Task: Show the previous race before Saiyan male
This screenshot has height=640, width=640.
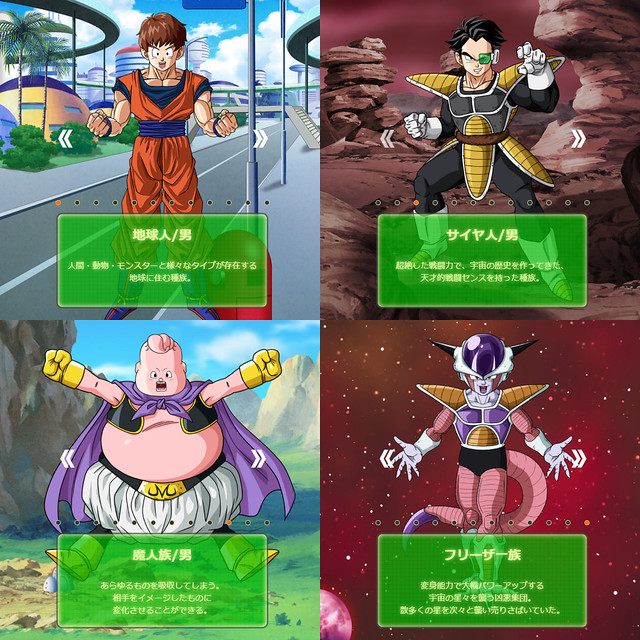Action: [x=388, y=138]
